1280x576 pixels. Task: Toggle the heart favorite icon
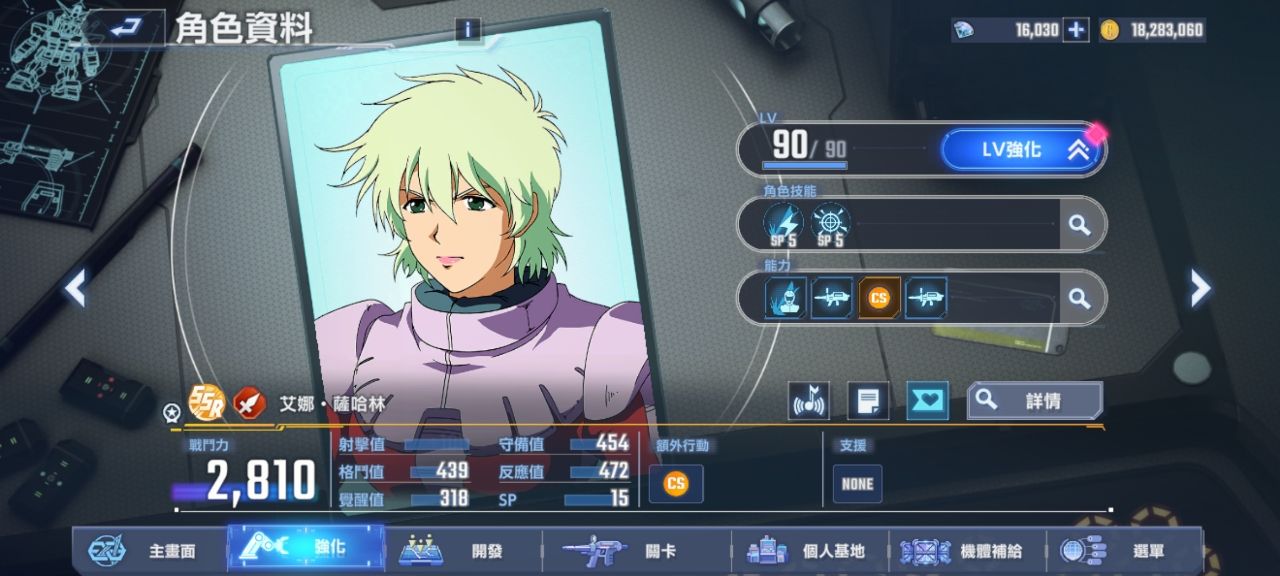click(927, 401)
